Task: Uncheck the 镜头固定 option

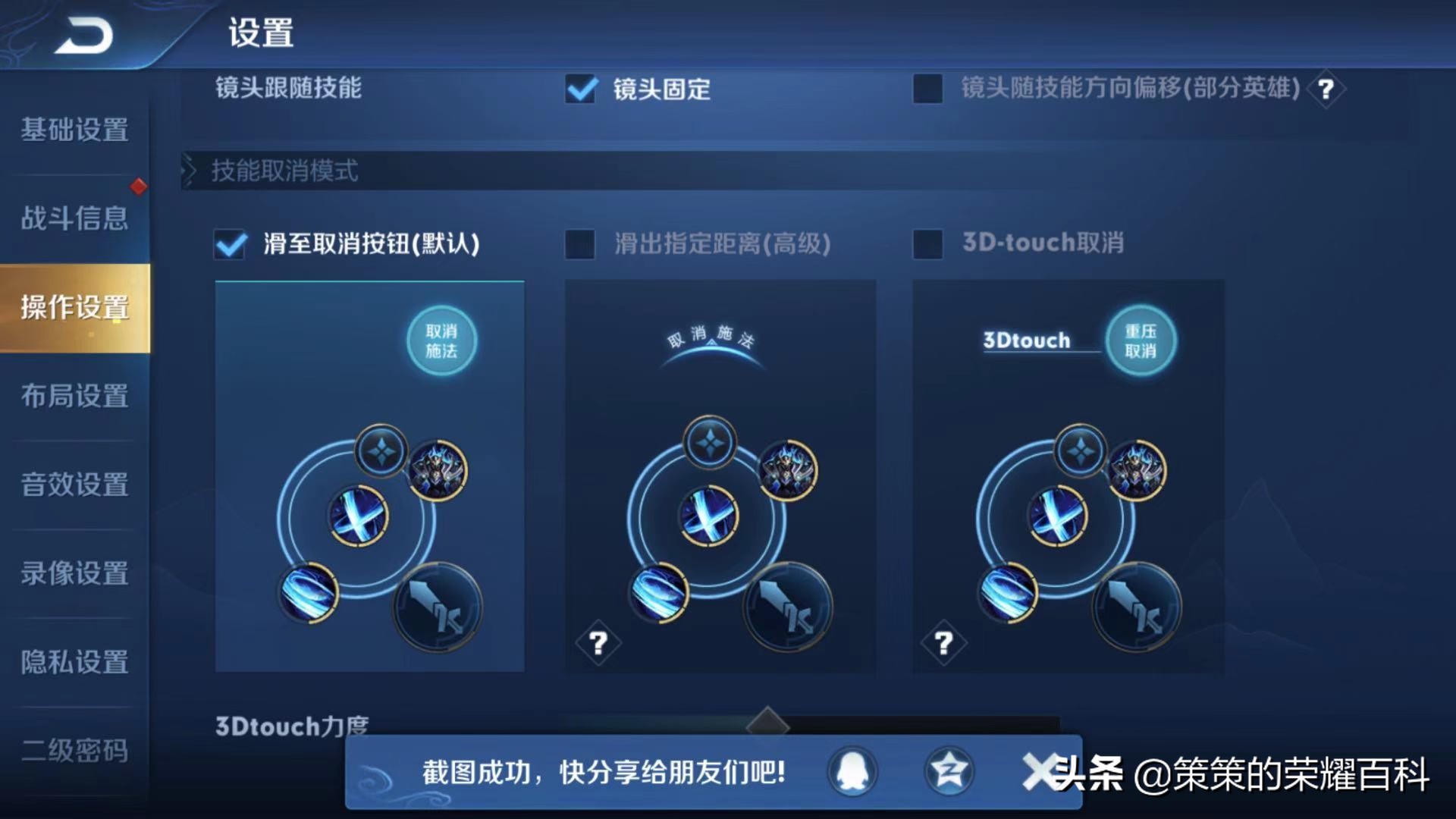Action: coord(581,89)
